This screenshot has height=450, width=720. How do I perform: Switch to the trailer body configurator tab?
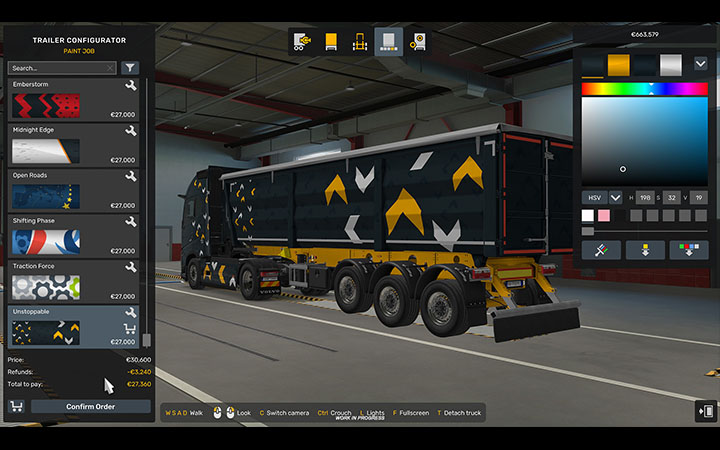point(330,42)
